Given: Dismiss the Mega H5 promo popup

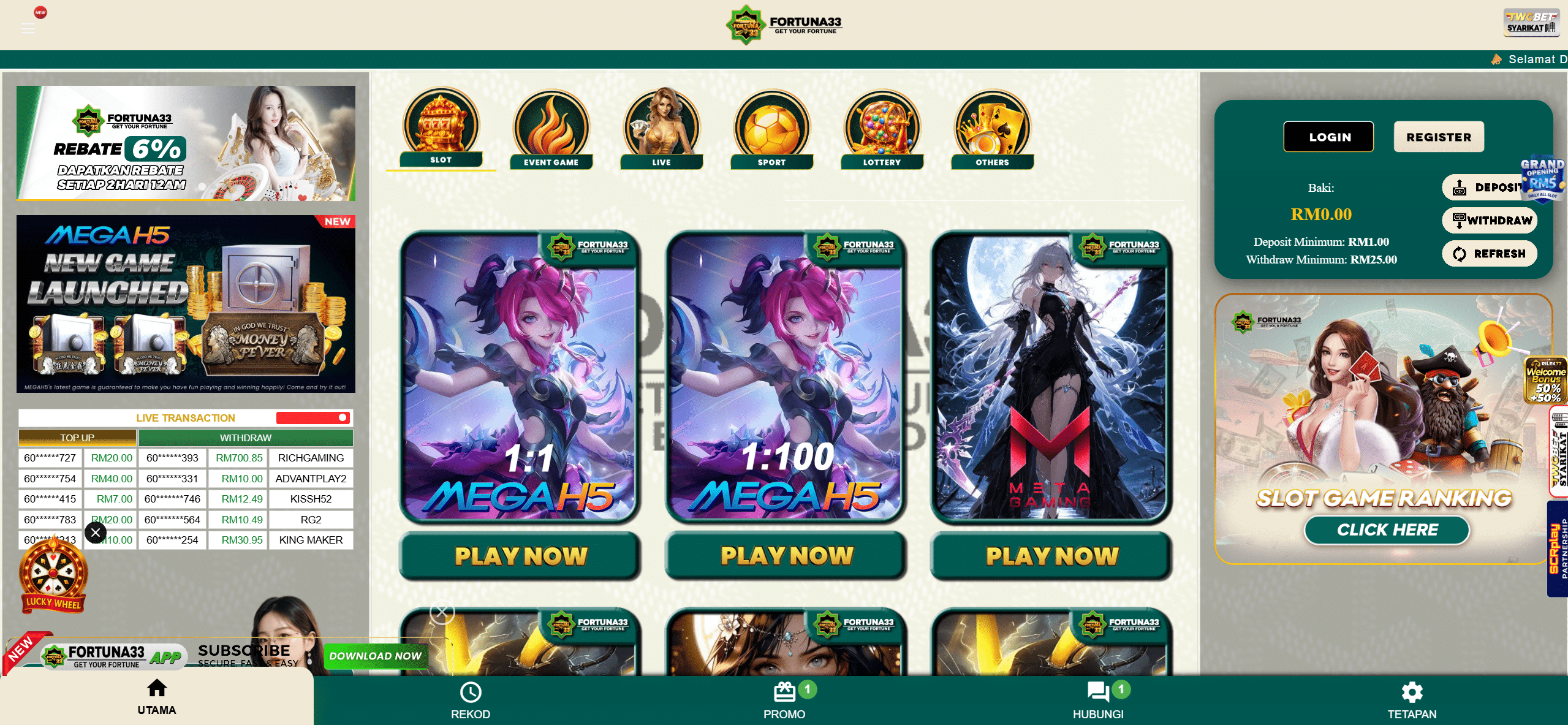Looking at the screenshot, I should (x=94, y=532).
